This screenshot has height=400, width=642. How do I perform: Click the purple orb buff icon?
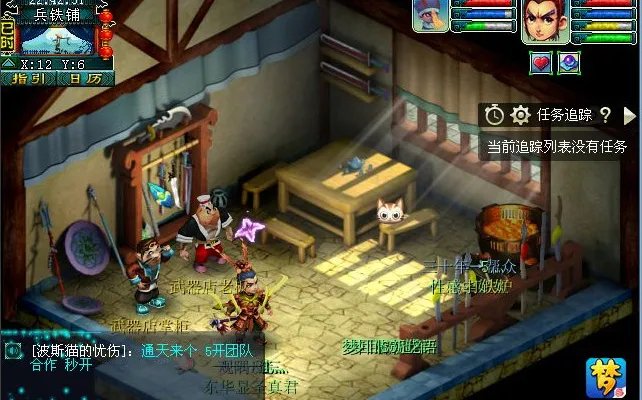coord(568,62)
